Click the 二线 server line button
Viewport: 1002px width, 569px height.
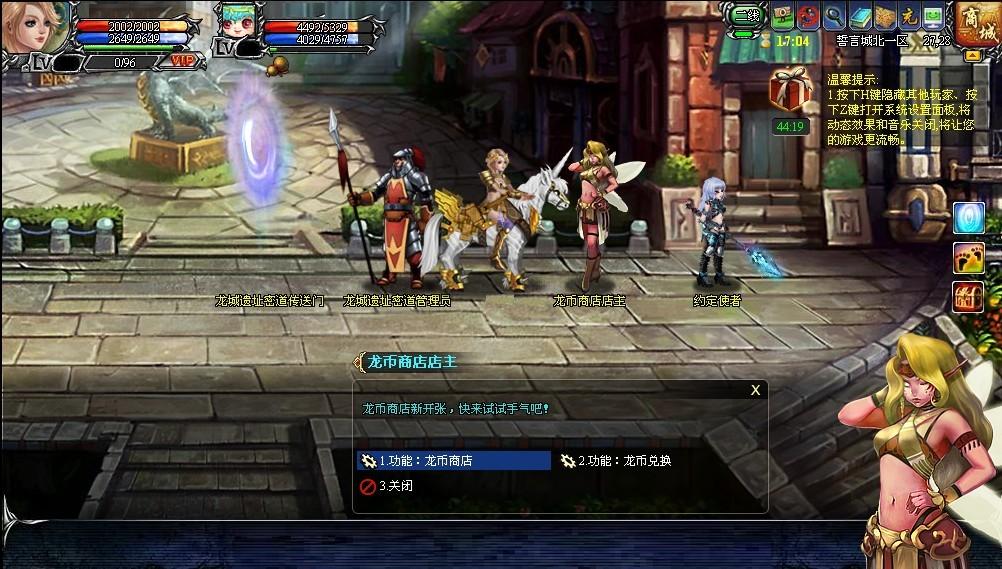746,16
